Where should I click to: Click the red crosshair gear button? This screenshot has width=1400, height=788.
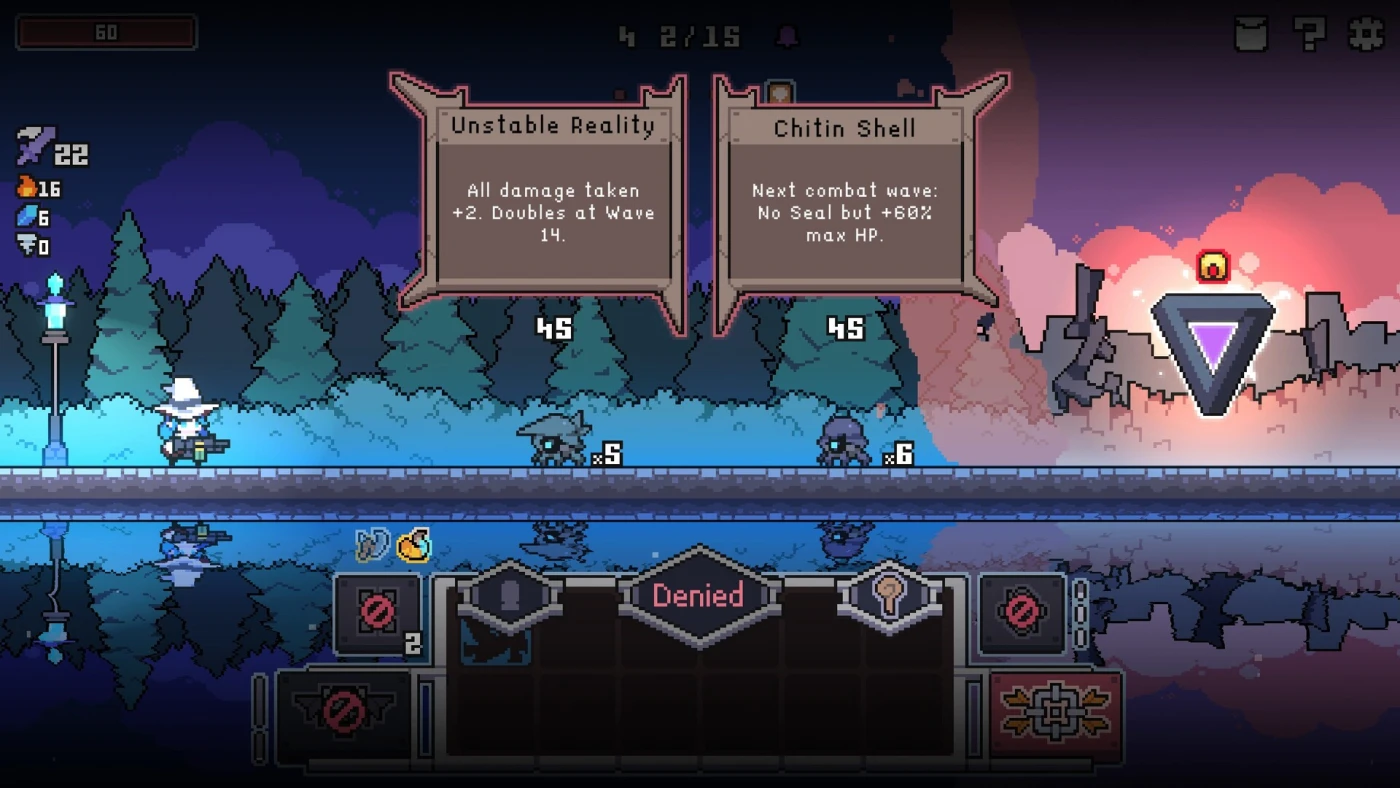tap(1055, 711)
